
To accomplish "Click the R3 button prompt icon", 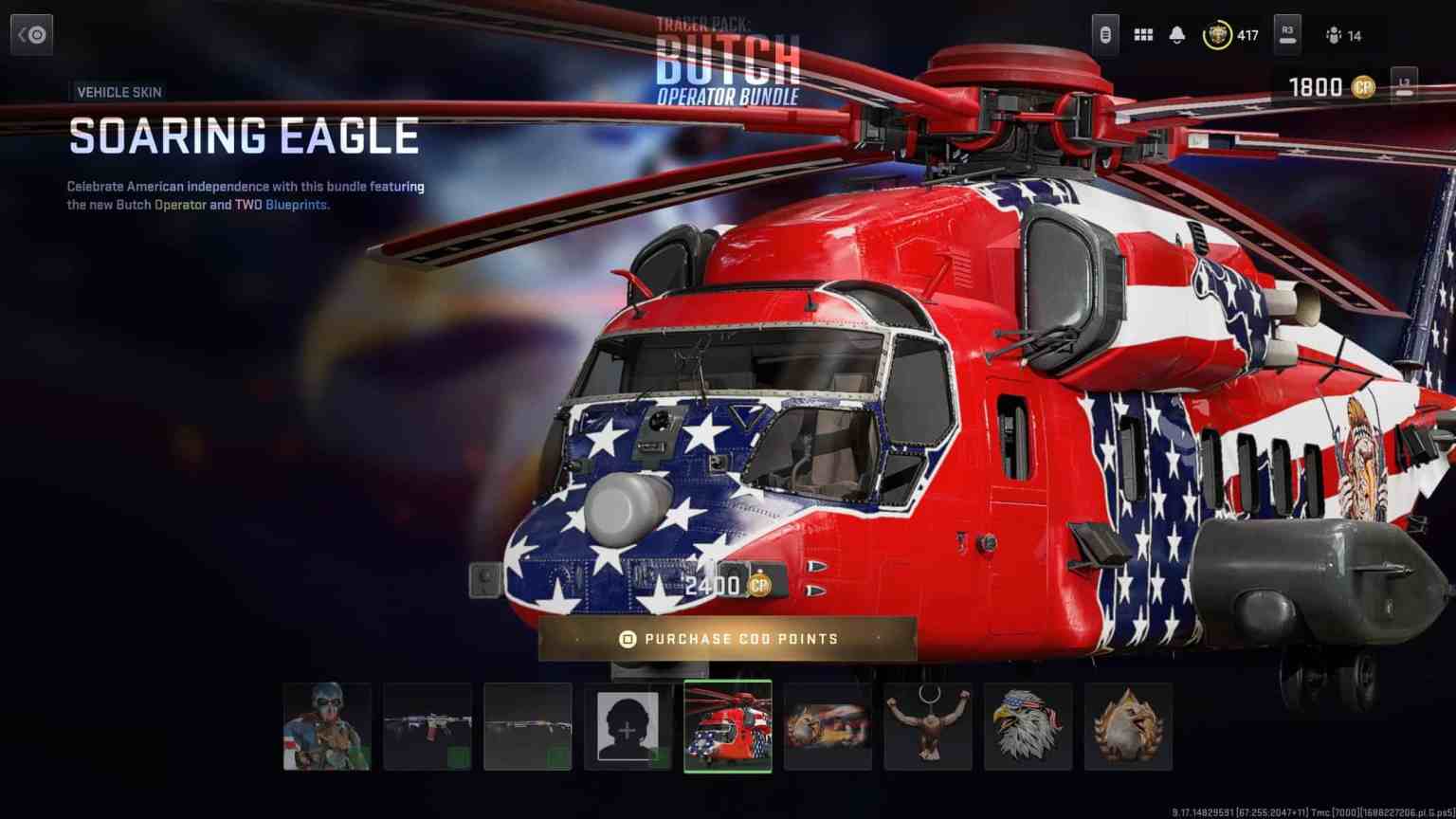I will 1288,35.
